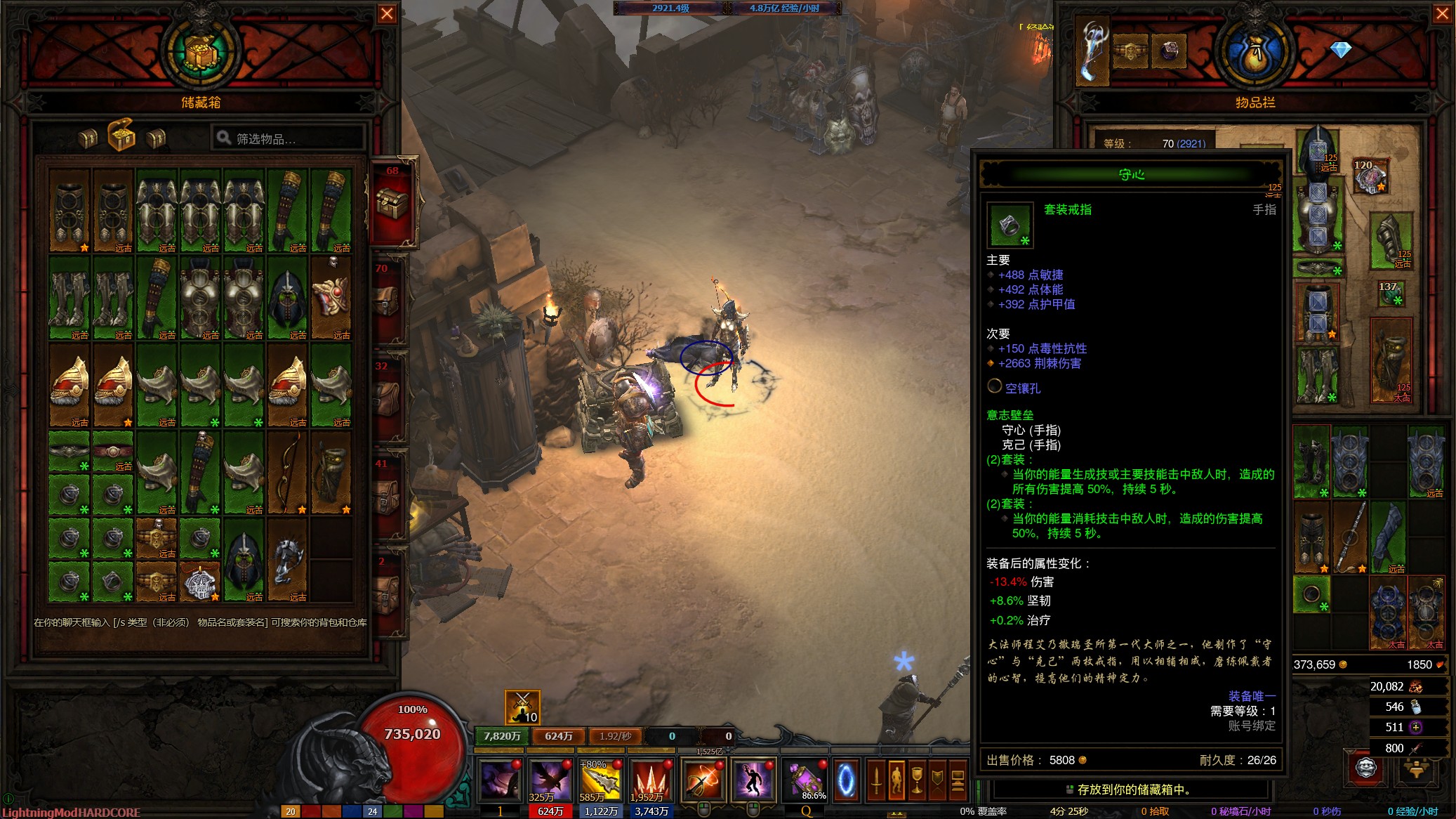
Task: Select the amulet marked 120 in equipment
Action: 1370,178
